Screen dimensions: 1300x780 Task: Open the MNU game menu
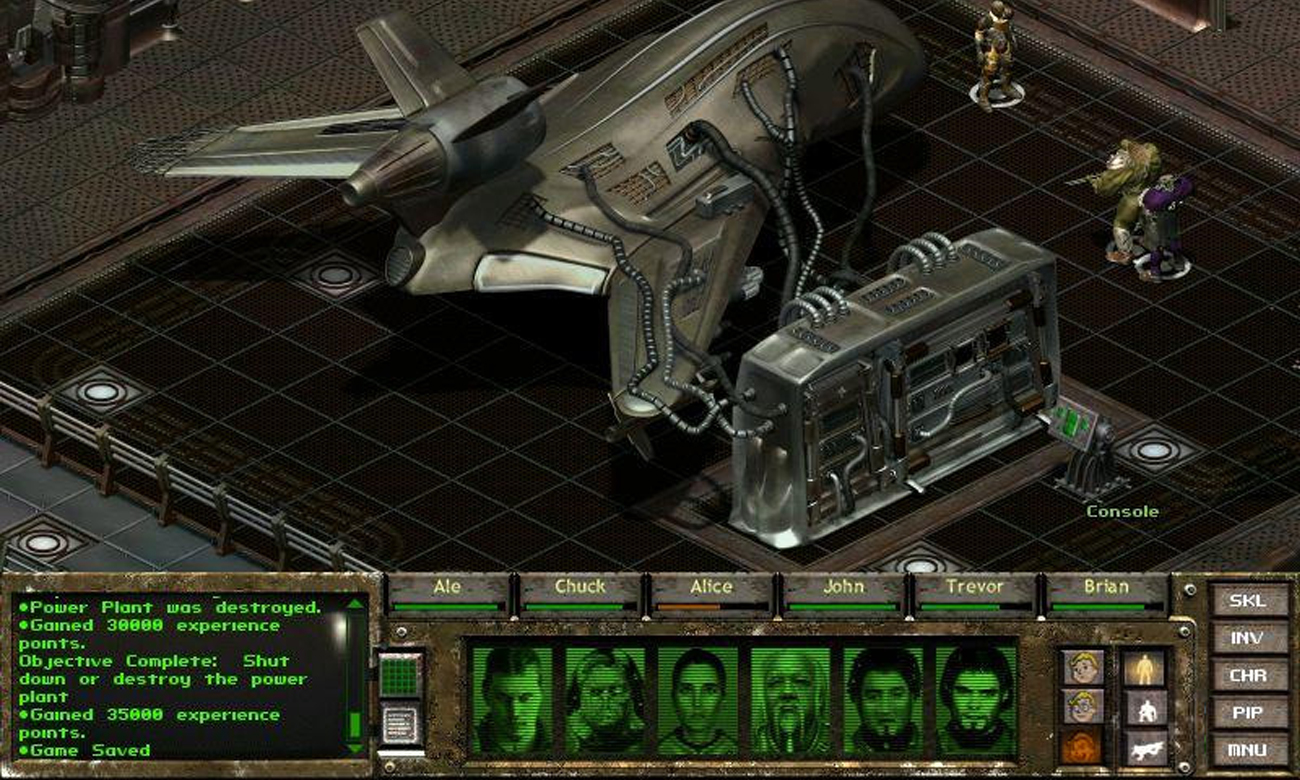[1247, 749]
